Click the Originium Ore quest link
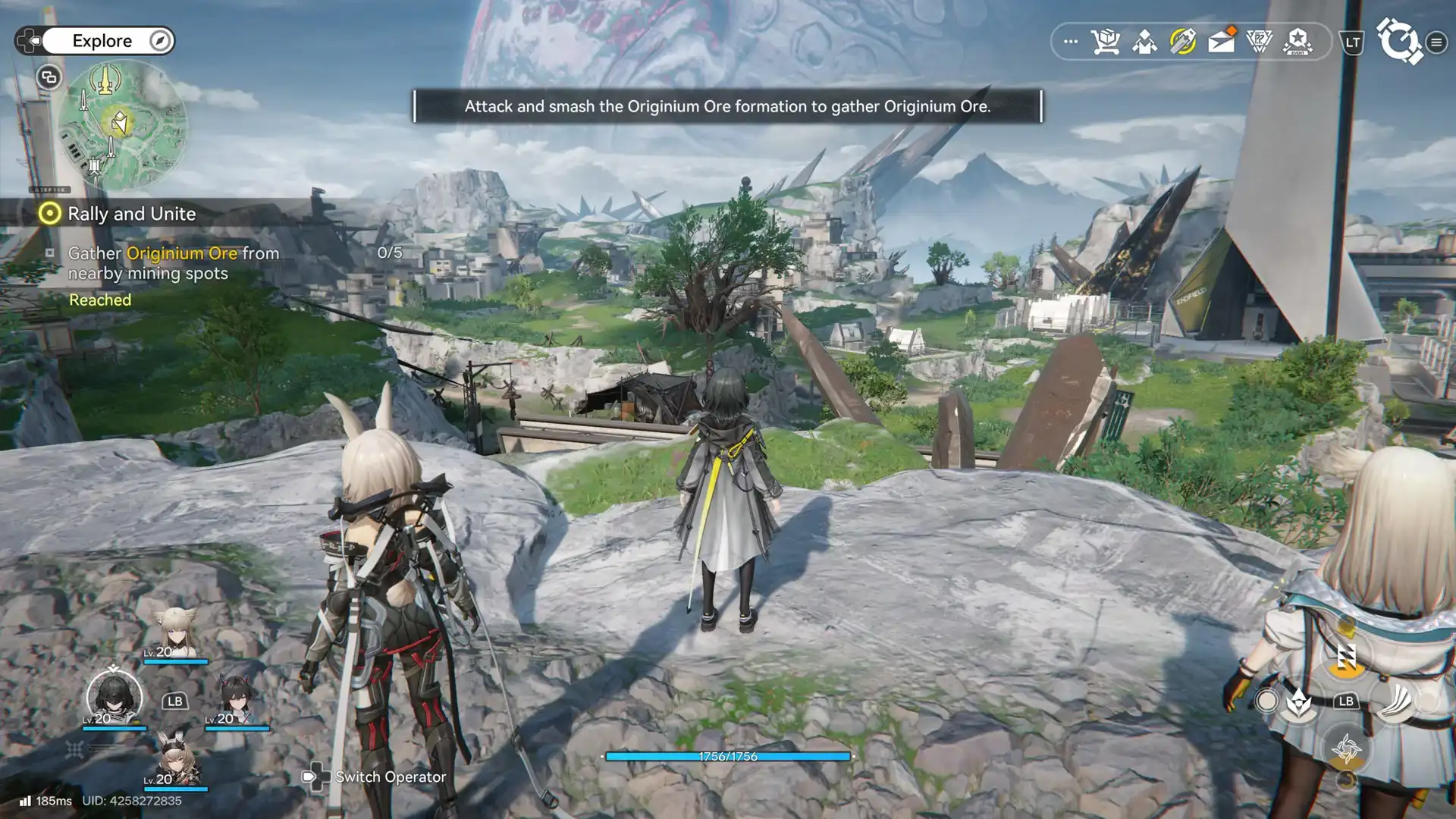This screenshot has width=1456, height=819. coord(181,253)
